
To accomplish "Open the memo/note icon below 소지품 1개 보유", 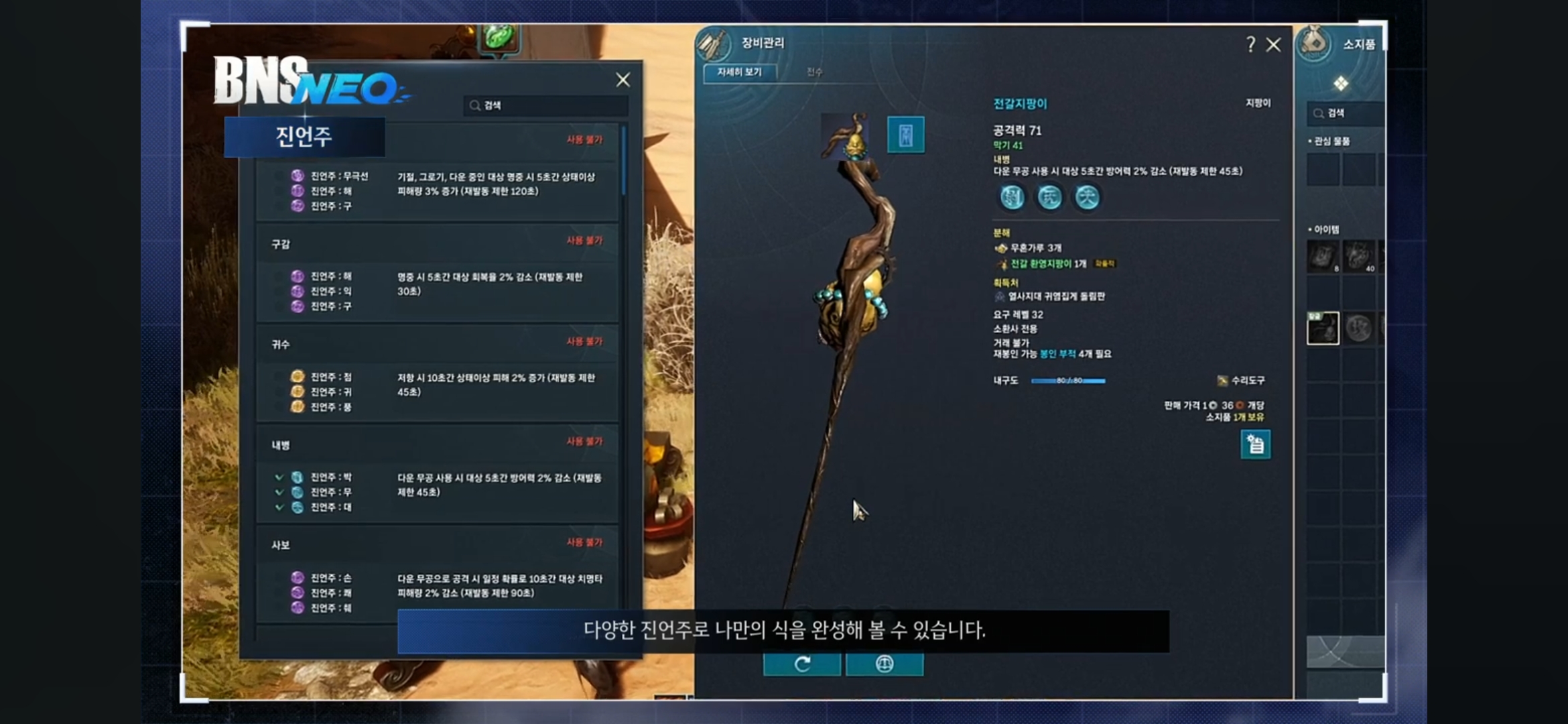I will (x=1255, y=444).
